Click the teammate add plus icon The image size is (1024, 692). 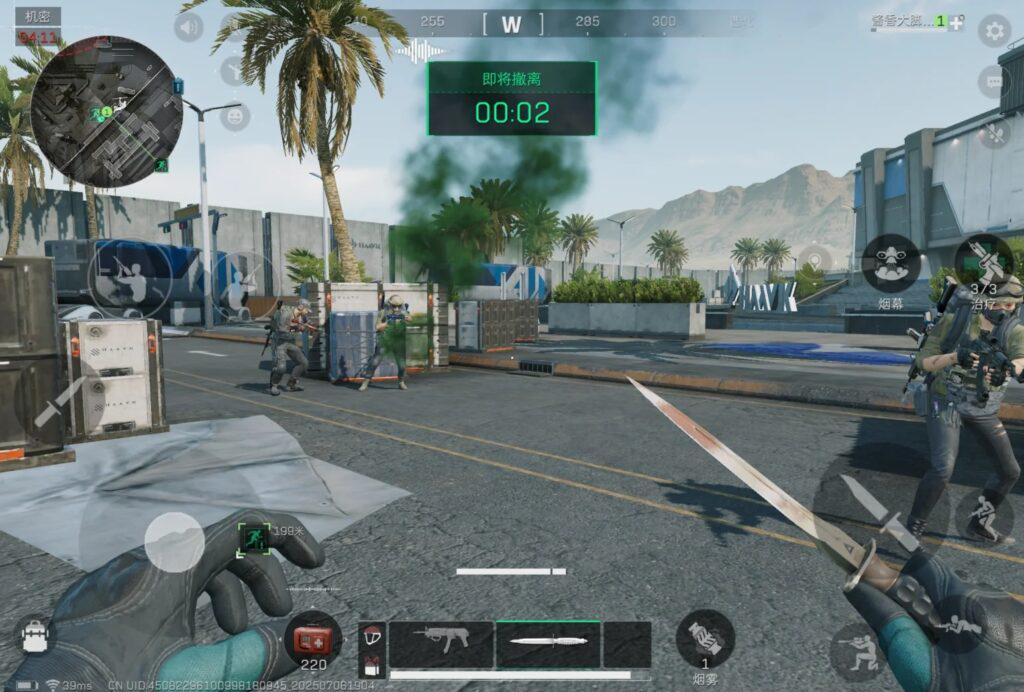[957, 22]
